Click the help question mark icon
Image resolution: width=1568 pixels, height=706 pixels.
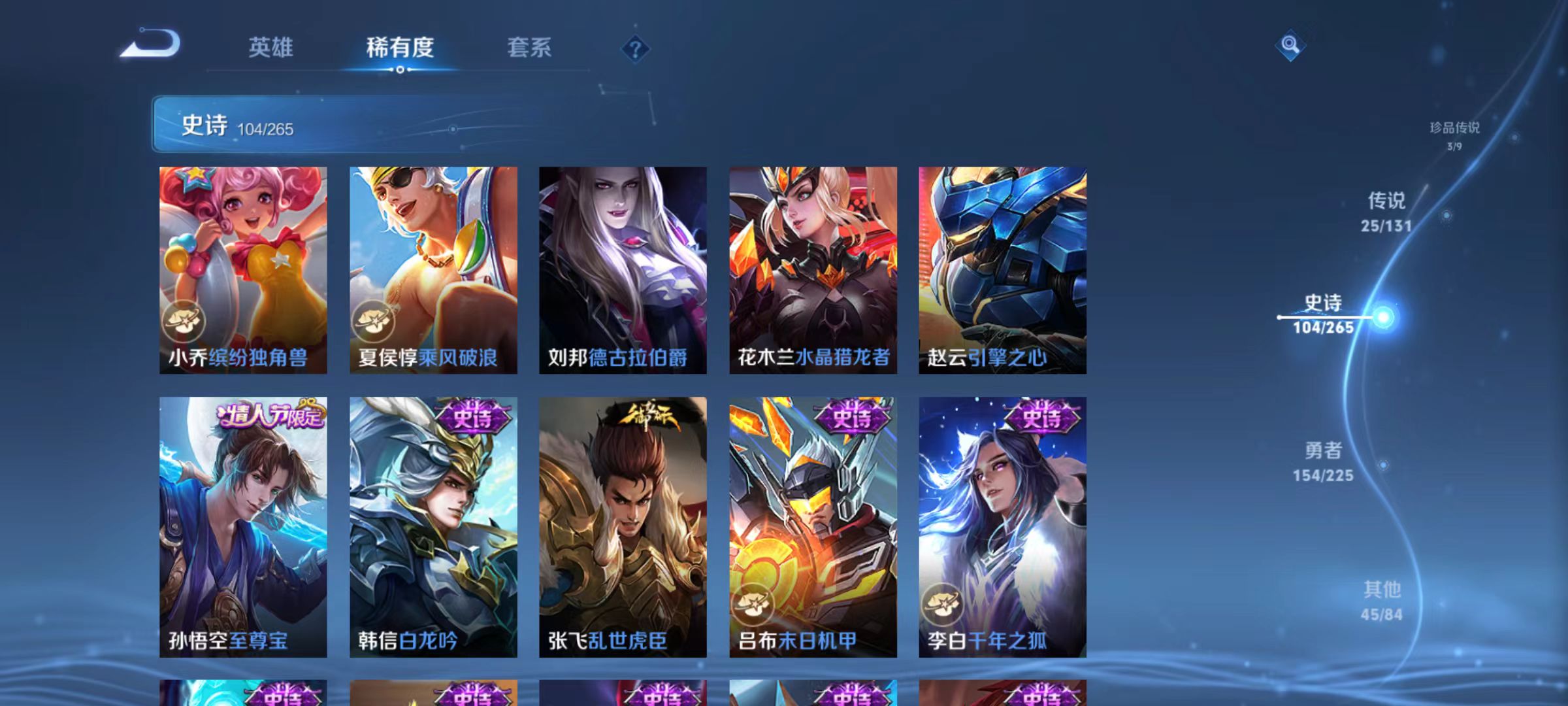coord(634,48)
